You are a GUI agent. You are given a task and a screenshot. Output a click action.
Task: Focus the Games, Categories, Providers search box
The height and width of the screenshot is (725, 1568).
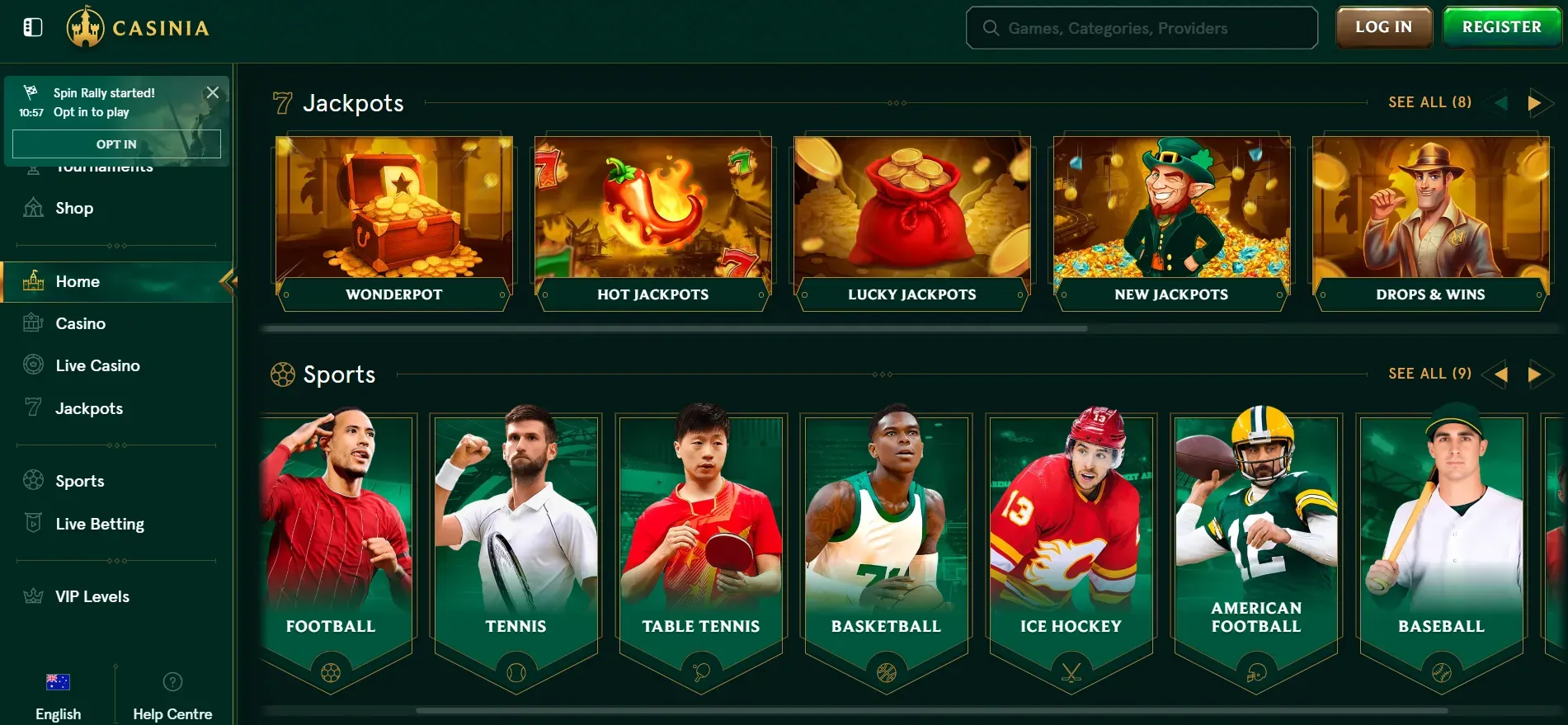coord(1142,28)
